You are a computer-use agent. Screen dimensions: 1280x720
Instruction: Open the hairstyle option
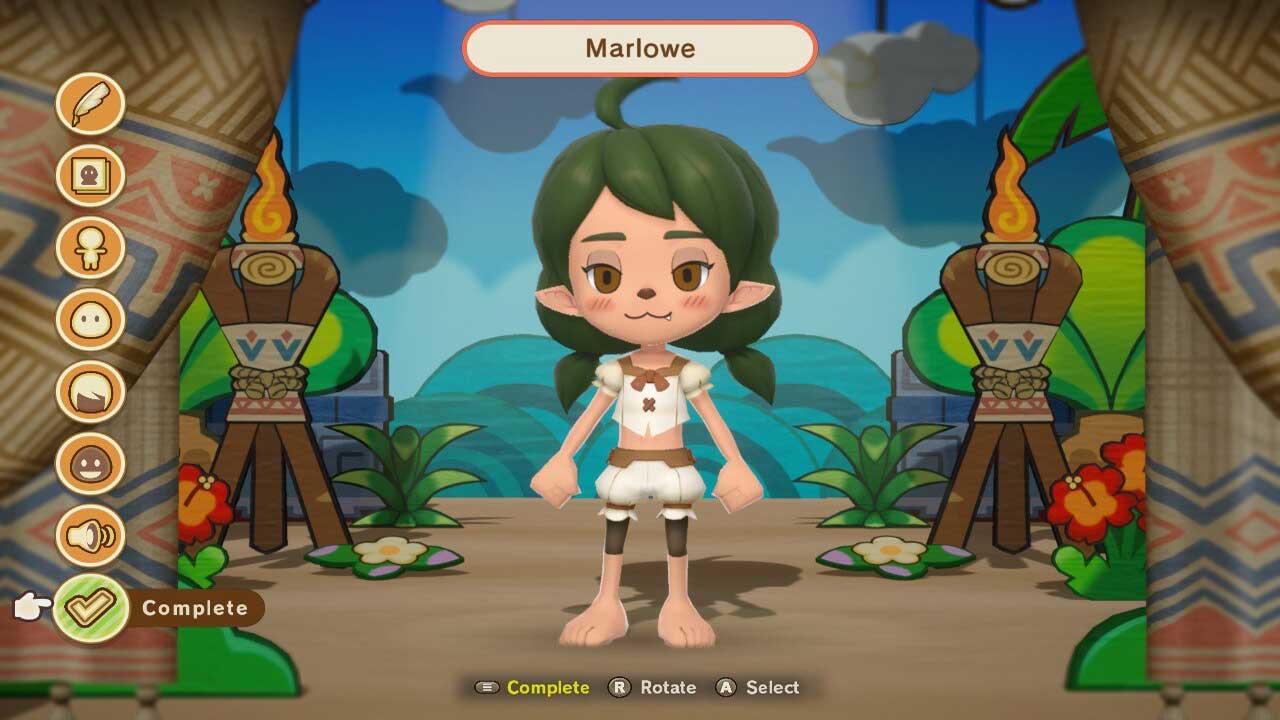(x=90, y=392)
